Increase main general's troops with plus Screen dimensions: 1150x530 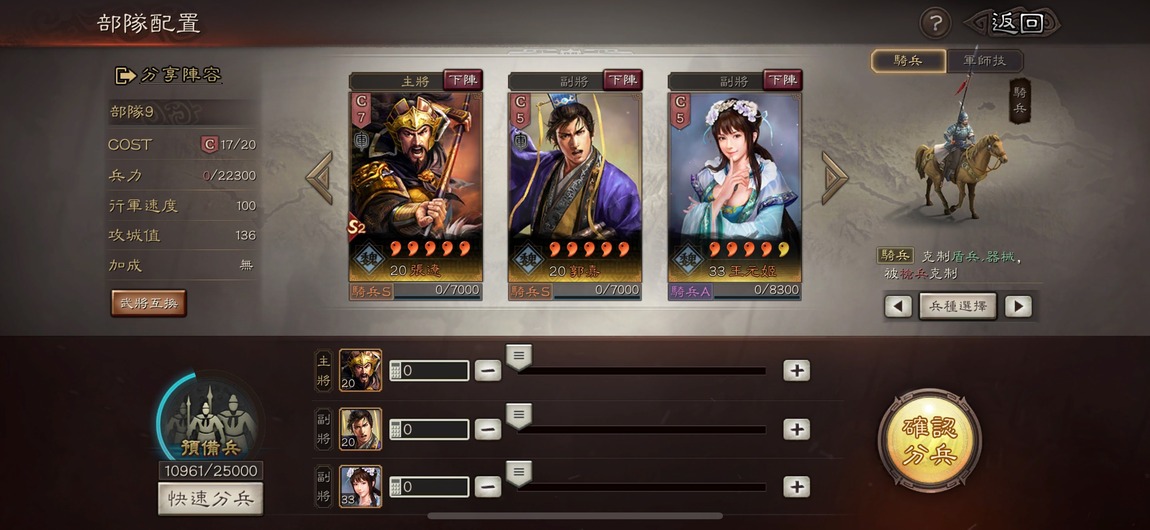[796, 370]
